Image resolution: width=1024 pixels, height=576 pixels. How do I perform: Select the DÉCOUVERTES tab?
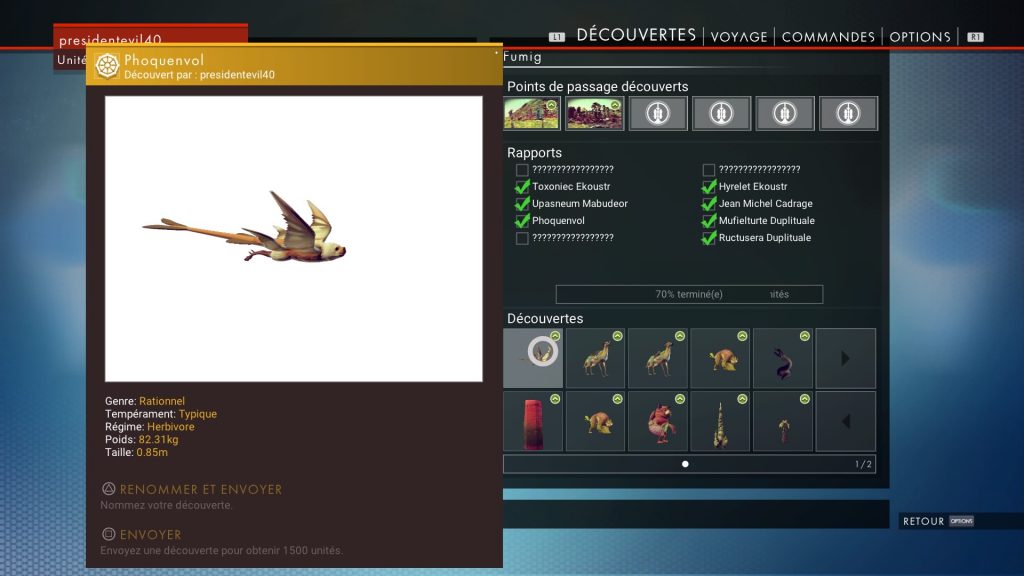pos(636,35)
